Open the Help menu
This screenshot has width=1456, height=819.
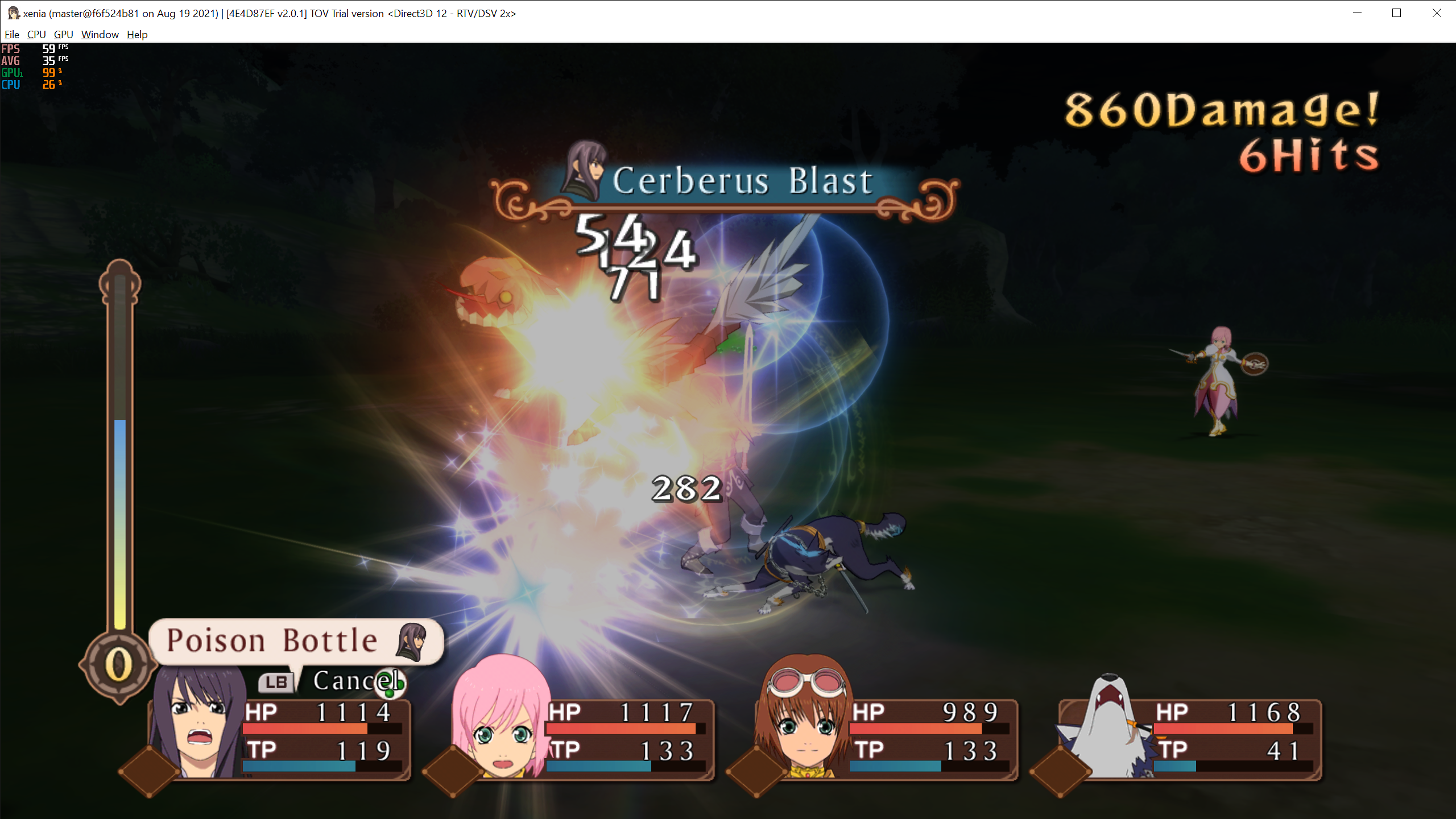coord(136,34)
